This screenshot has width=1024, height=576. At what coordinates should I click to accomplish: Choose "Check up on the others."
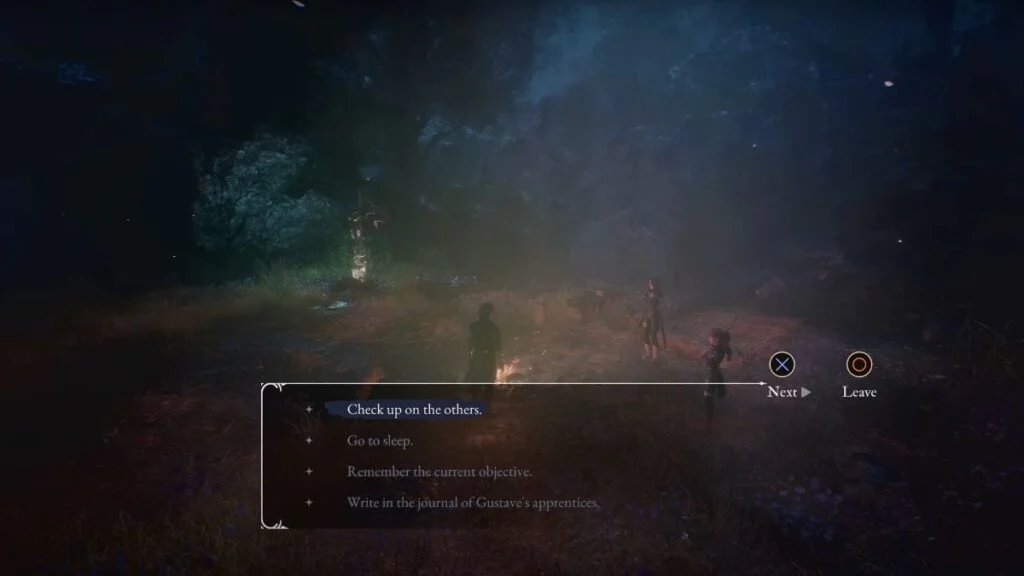click(414, 409)
